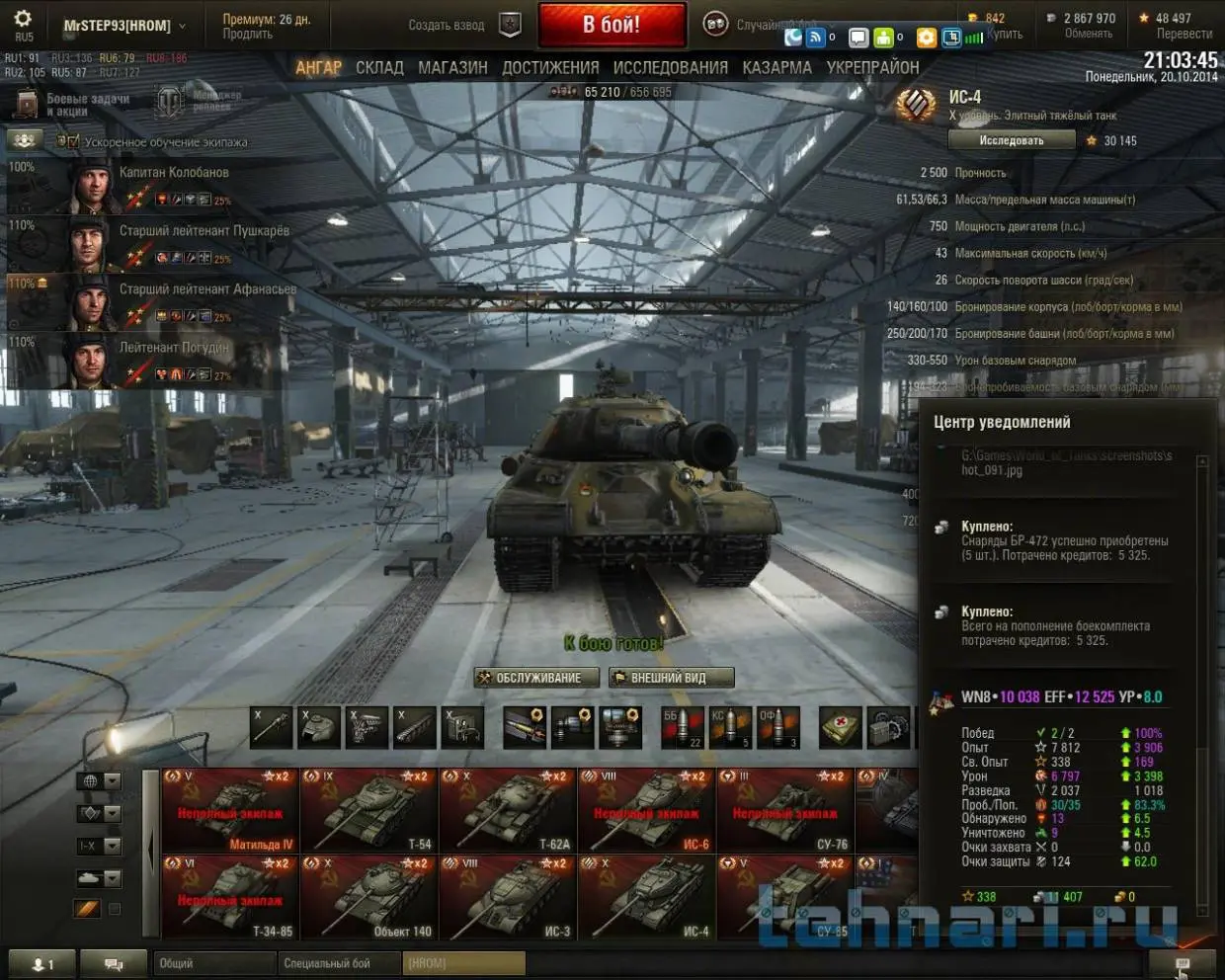Click the Исследовать button for ИС-4

[x=1011, y=140]
